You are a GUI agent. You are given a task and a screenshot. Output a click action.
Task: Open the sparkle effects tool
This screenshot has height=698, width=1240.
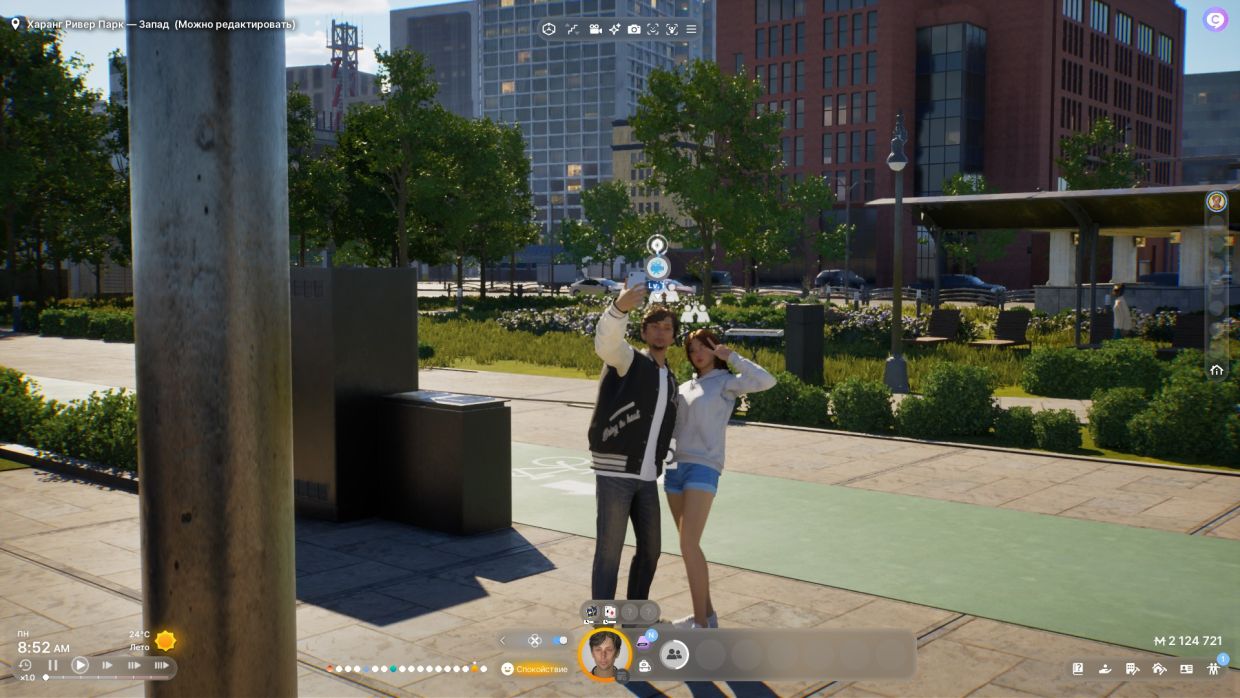615,29
